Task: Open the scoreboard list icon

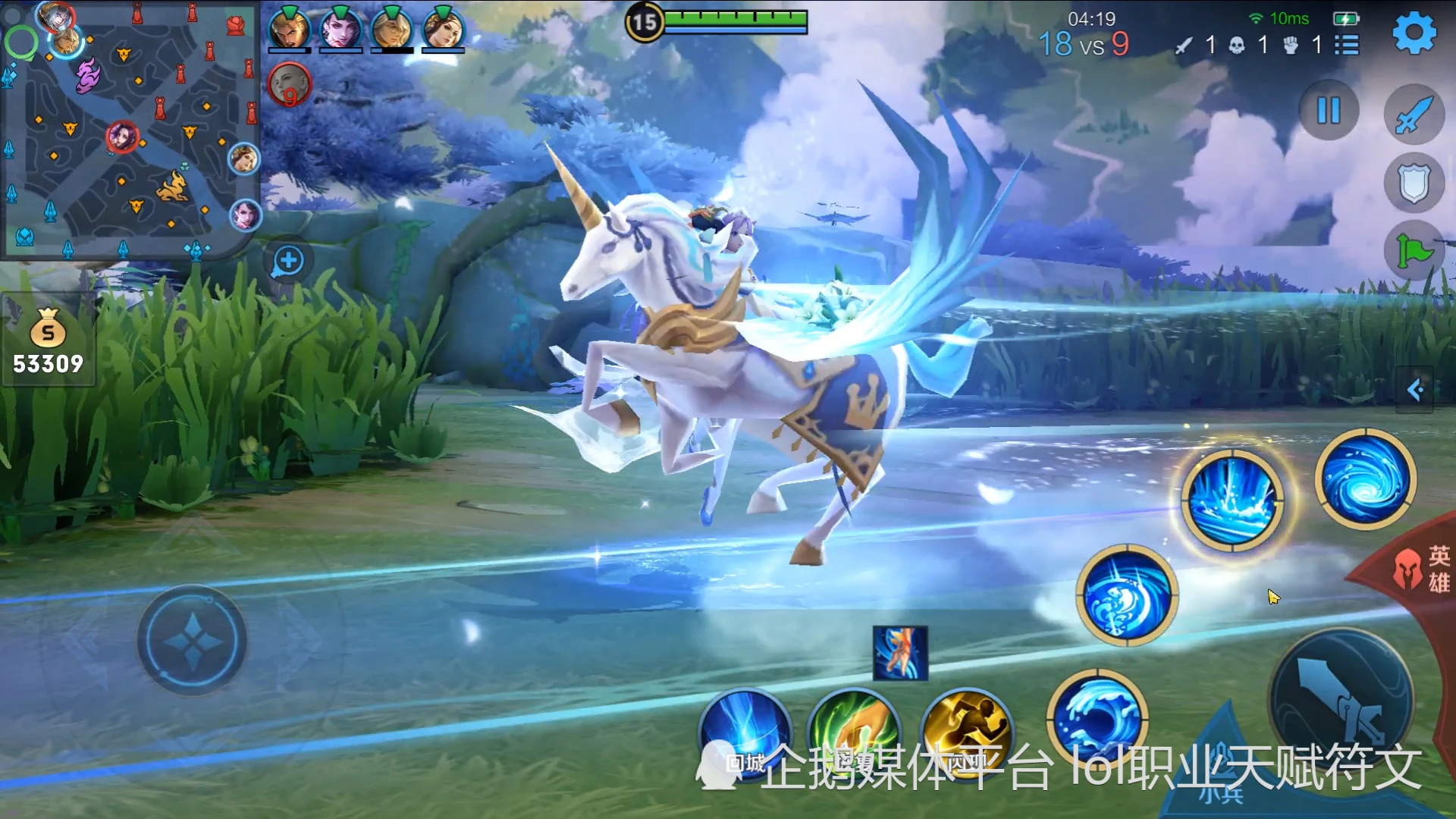Action: tap(1347, 45)
